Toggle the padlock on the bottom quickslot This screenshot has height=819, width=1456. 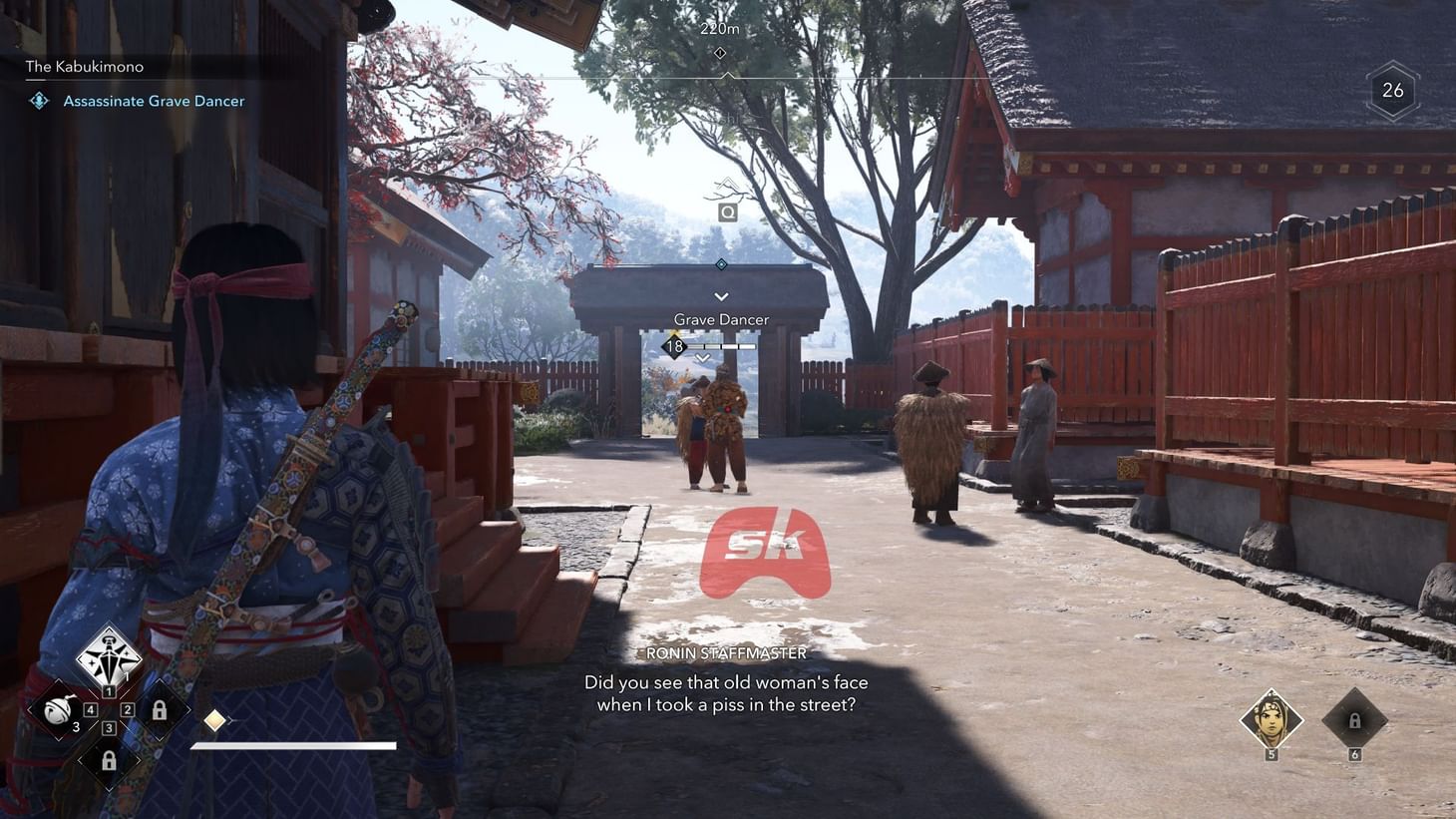click(109, 759)
